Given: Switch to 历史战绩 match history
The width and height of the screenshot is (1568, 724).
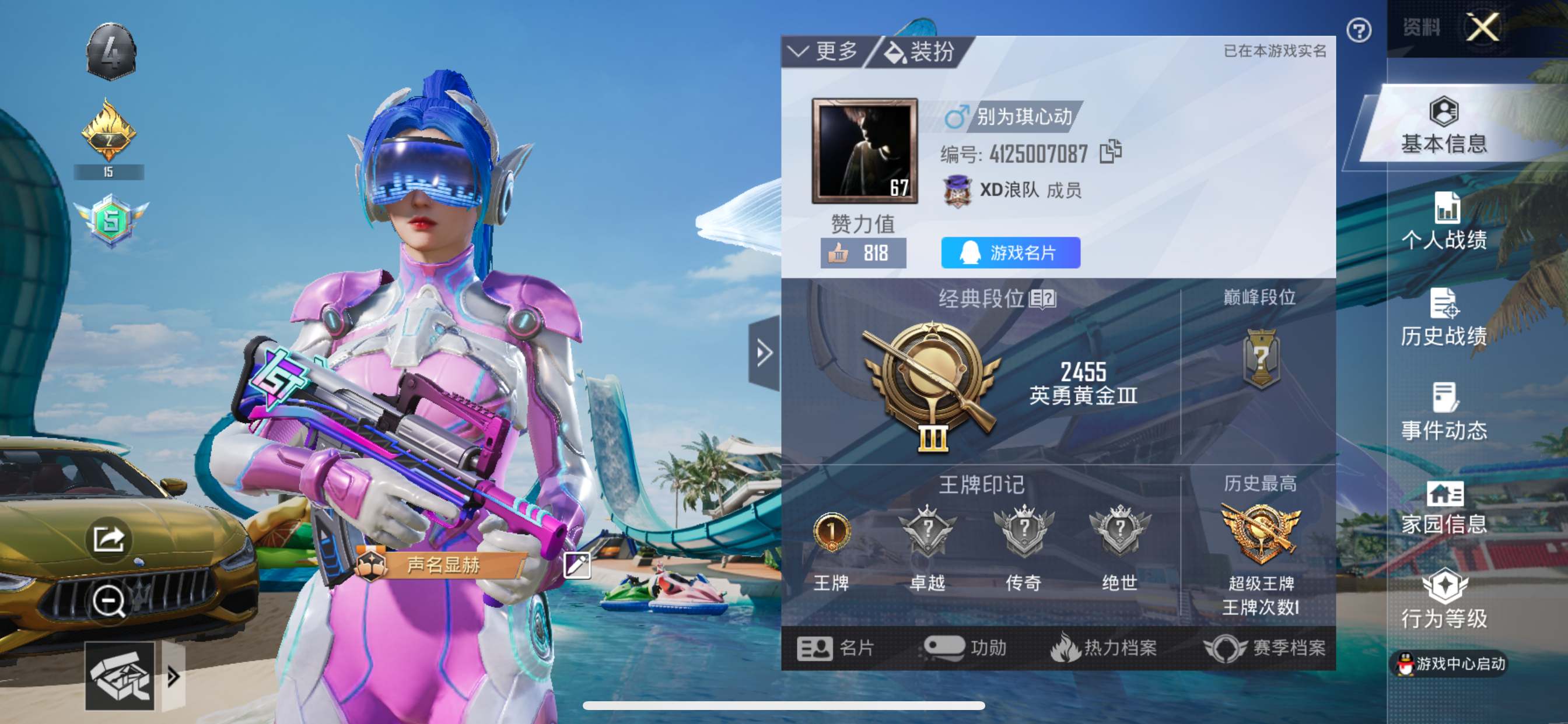Looking at the screenshot, I should click(1444, 318).
